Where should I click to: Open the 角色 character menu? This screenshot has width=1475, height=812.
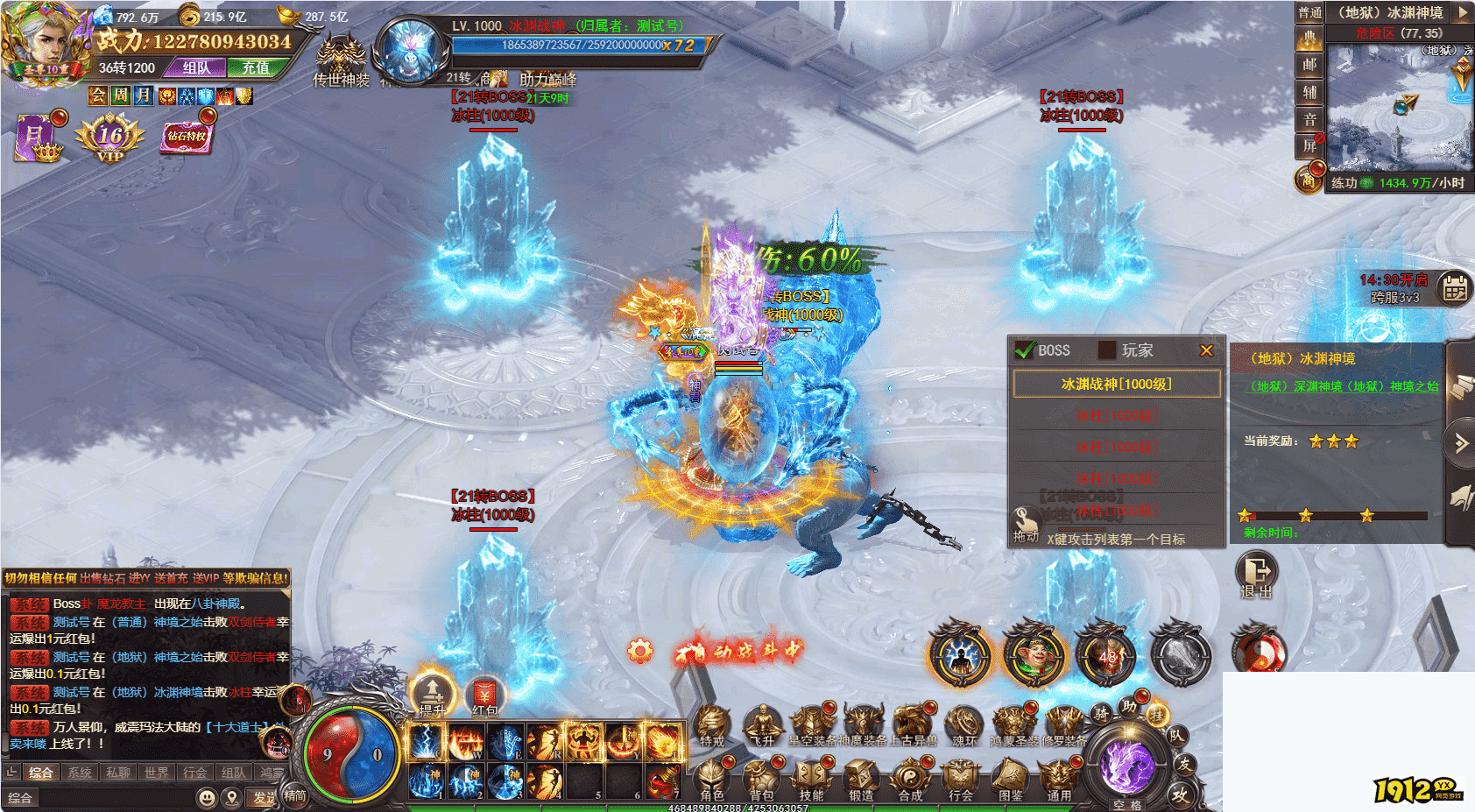pyautogui.click(x=712, y=778)
